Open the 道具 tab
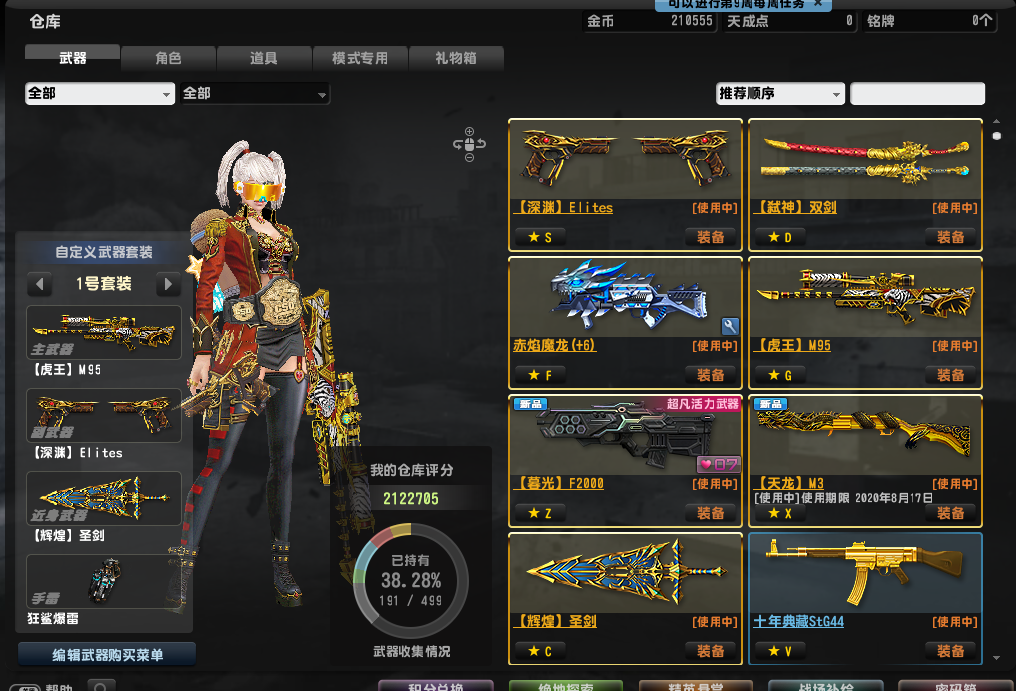This screenshot has height=691, width=1016. click(264, 59)
